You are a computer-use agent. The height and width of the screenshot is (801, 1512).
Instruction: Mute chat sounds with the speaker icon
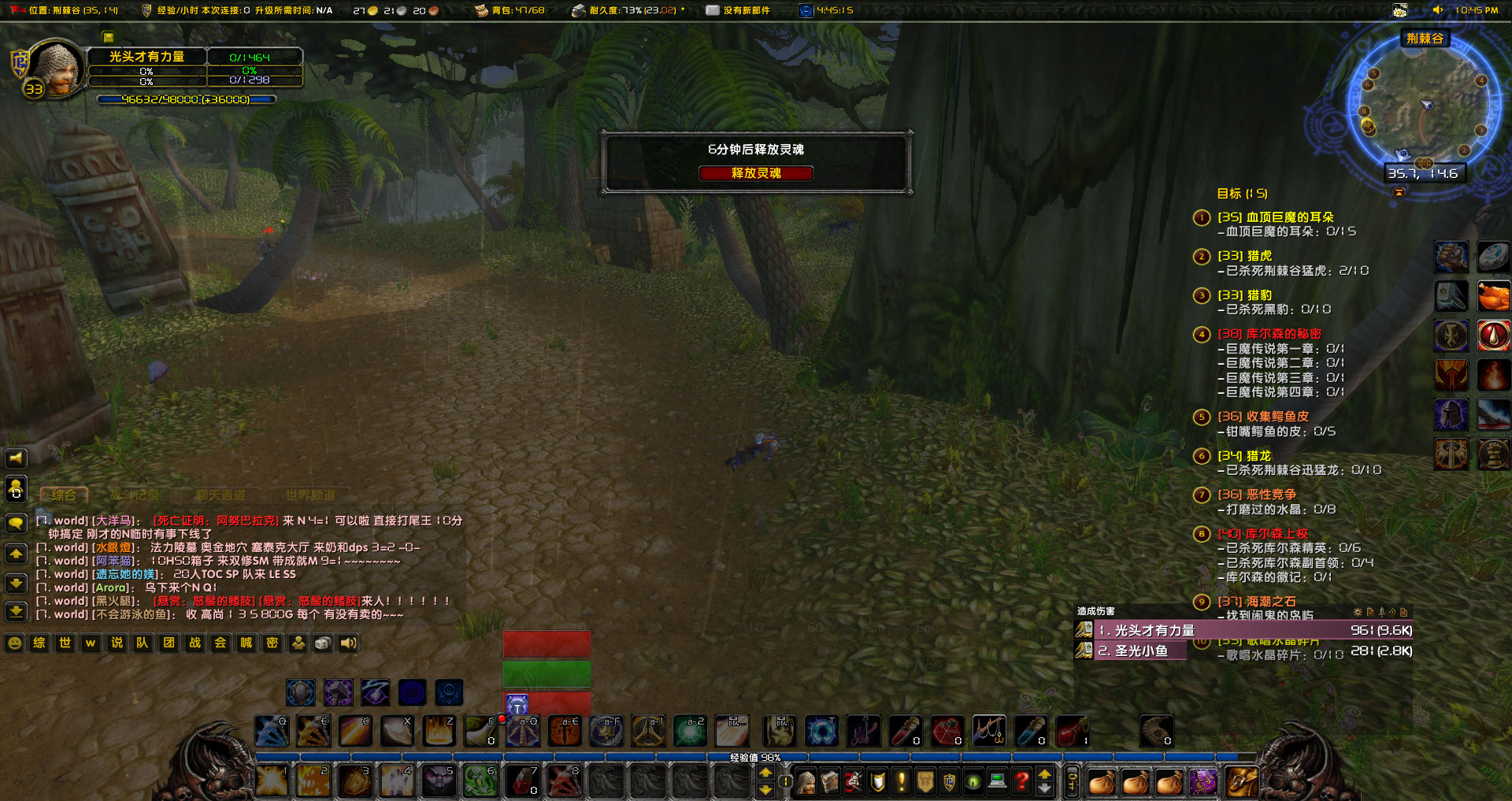click(349, 643)
